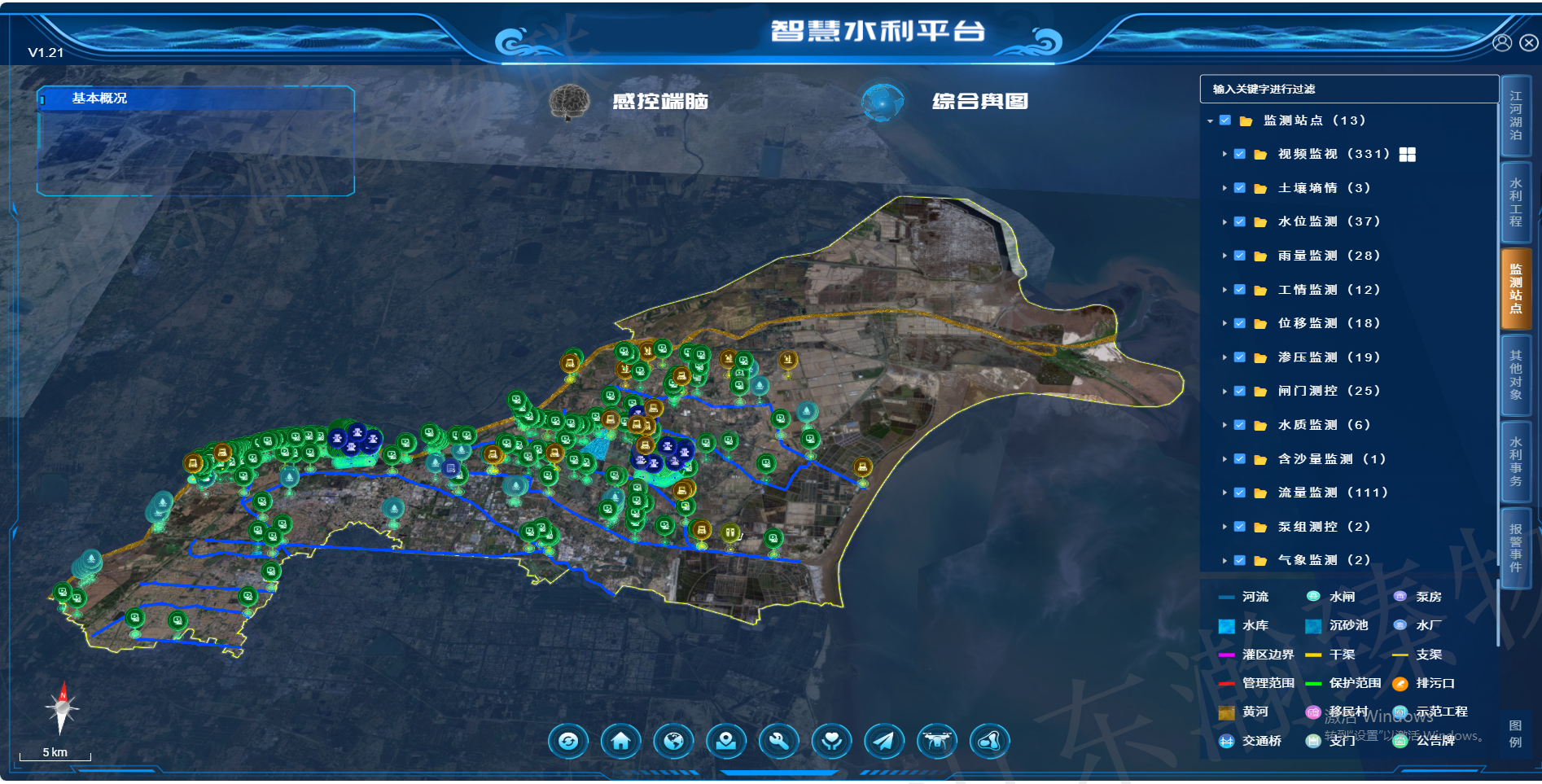This screenshot has height=784, width=1542.
Task: Open the user account icon
Action: point(1502,43)
